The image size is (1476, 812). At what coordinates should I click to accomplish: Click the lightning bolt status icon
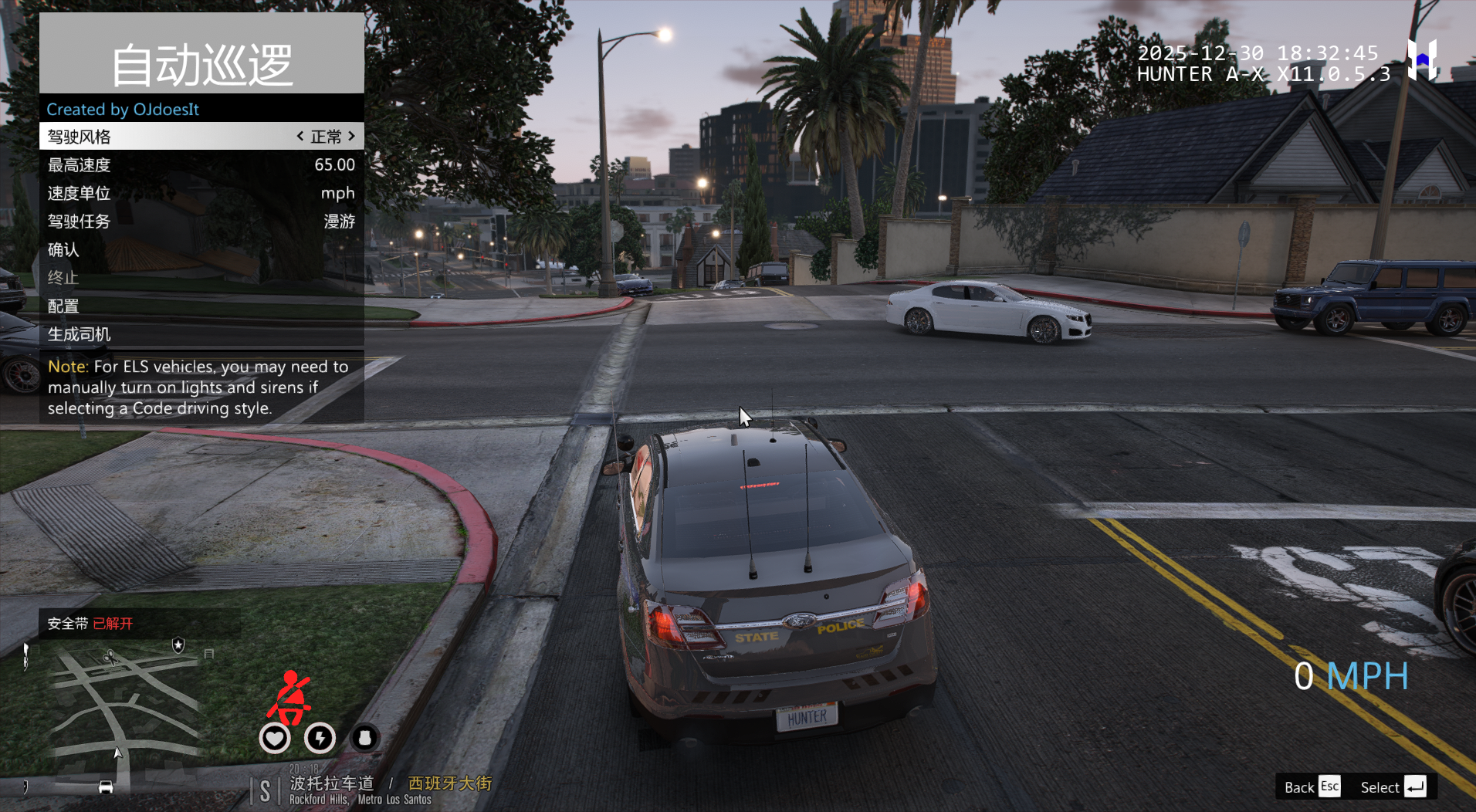(x=320, y=739)
